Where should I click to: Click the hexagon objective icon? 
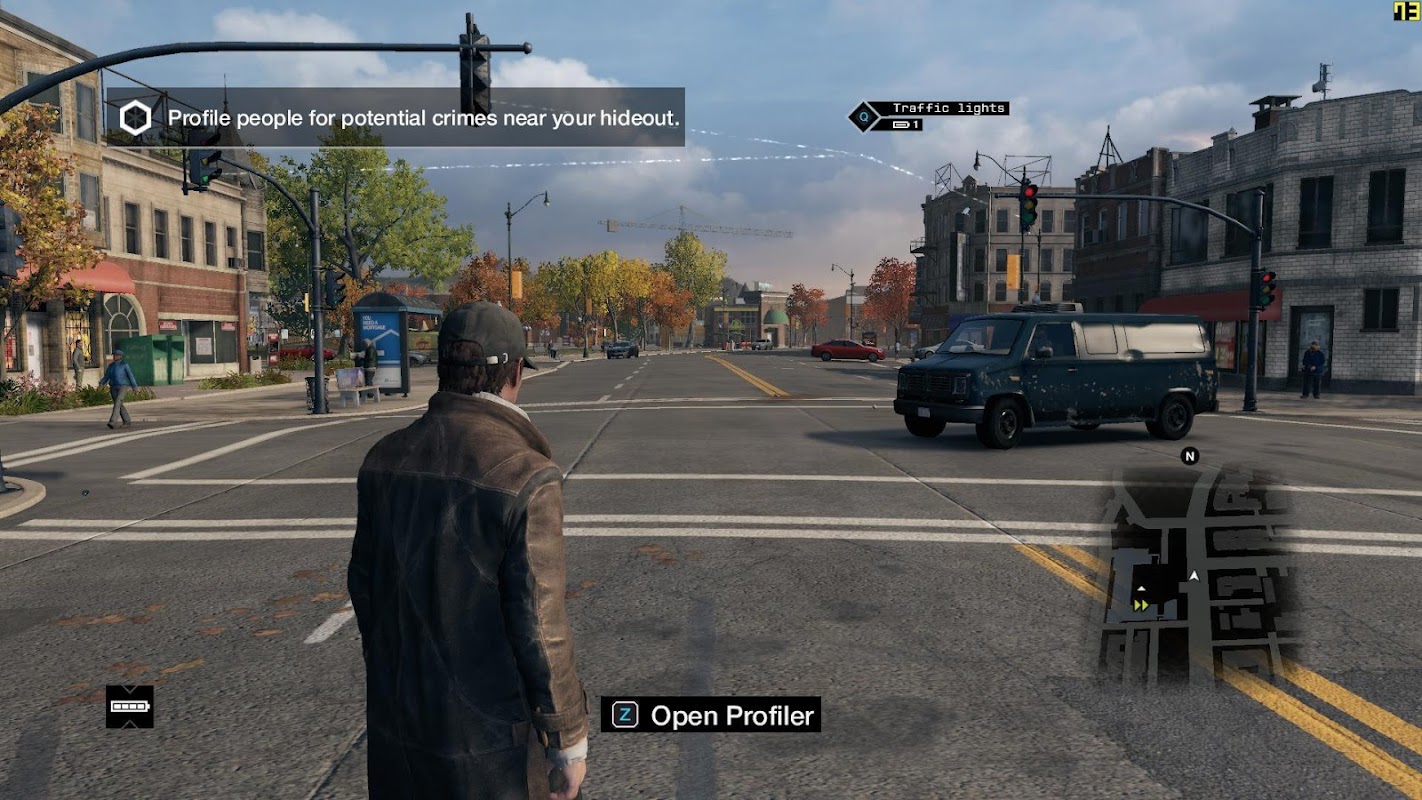point(135,118)
